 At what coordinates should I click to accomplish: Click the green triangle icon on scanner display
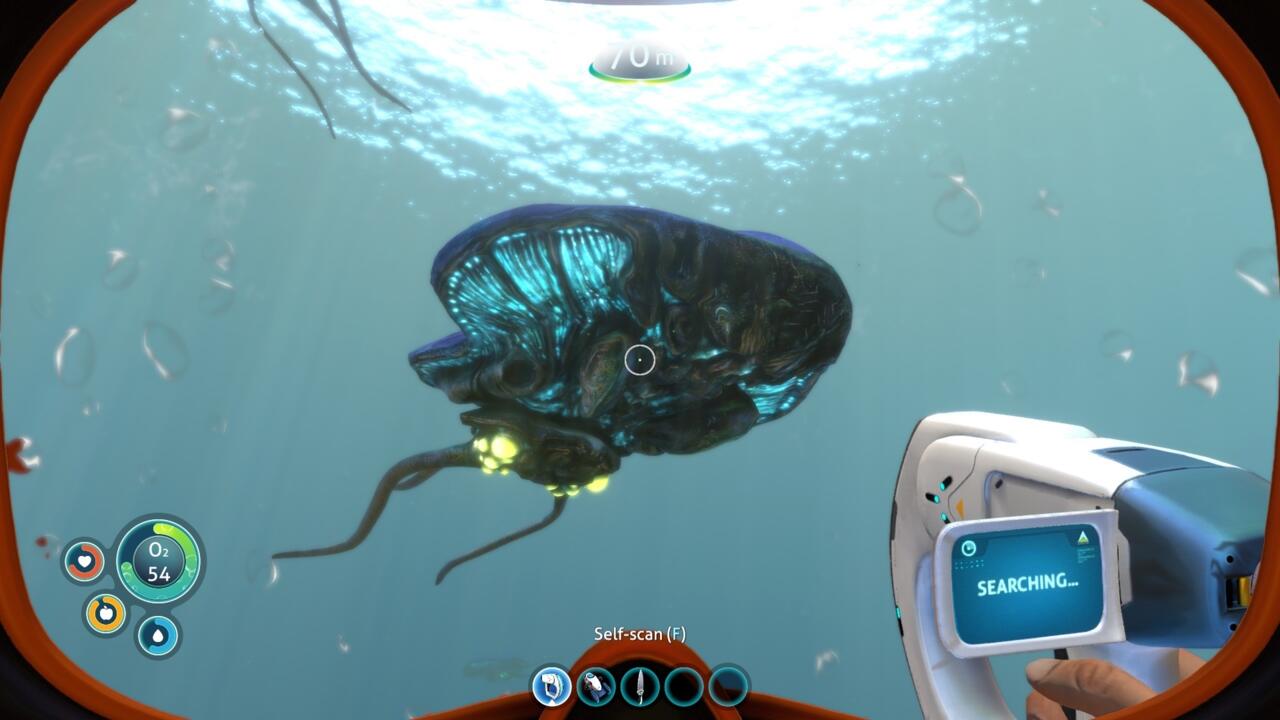point(1083,537)
